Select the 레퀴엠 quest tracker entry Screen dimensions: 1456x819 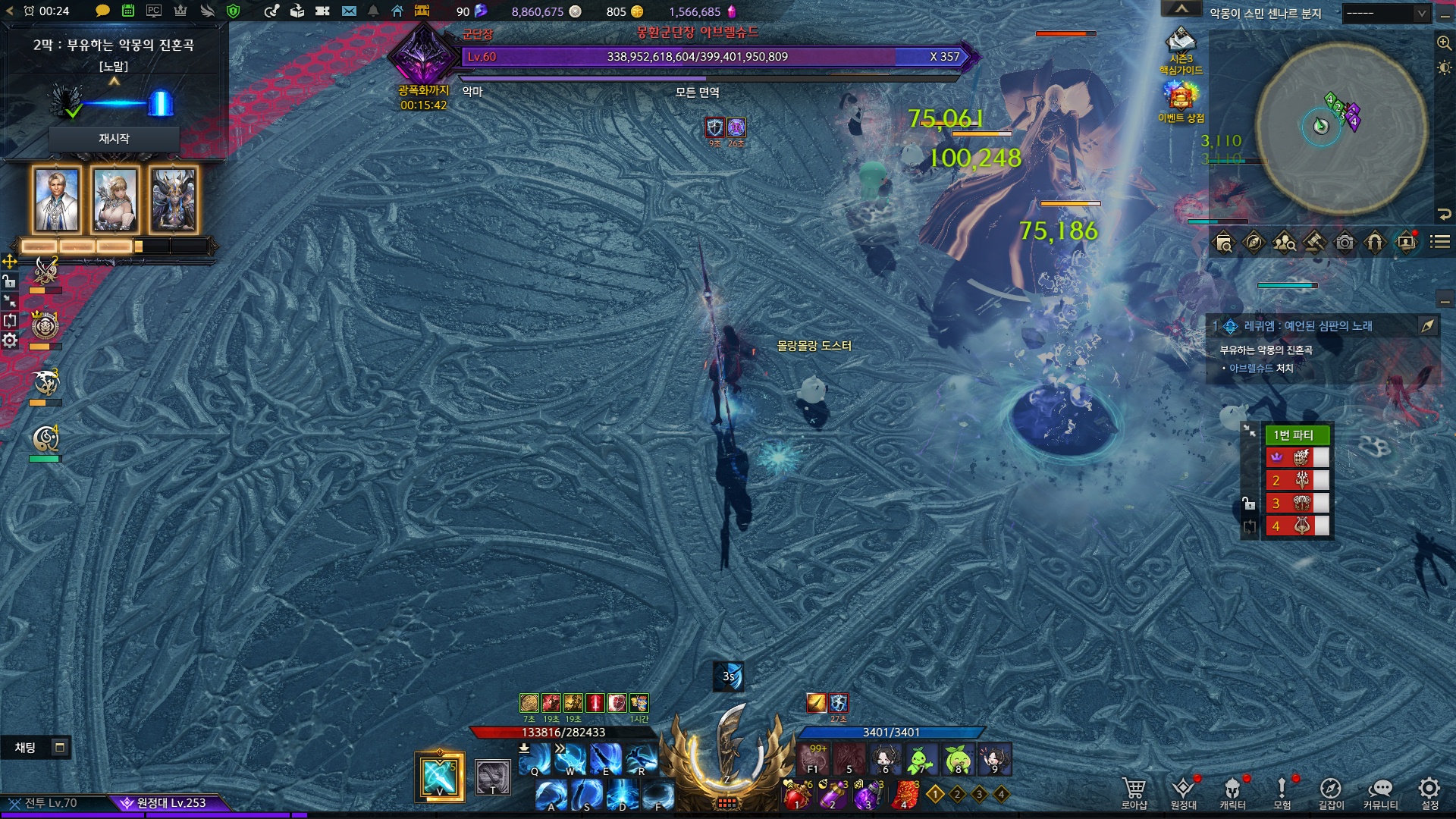coord(1307,326)
